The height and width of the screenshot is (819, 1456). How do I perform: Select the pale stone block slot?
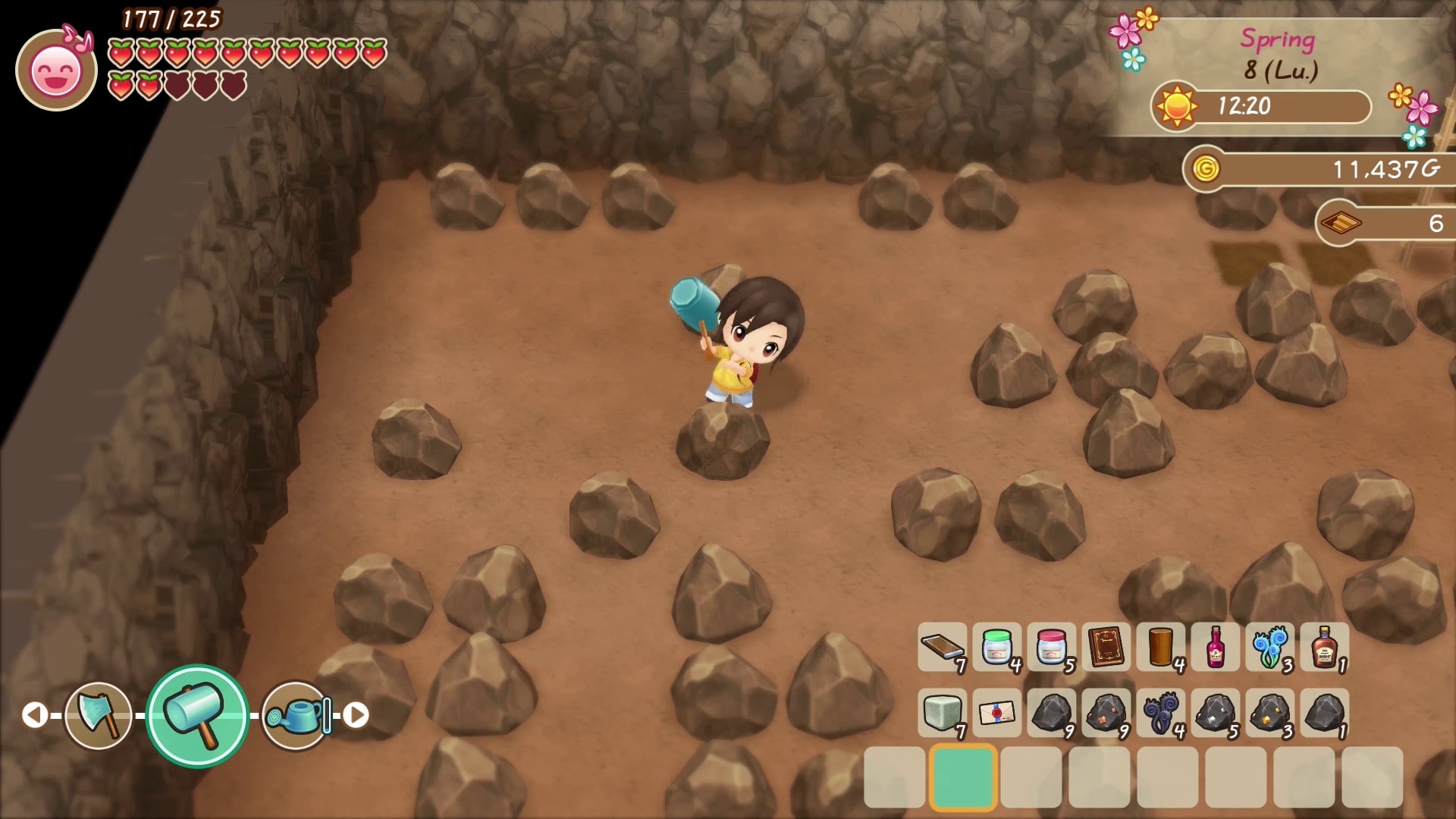(x=942, y=713)
